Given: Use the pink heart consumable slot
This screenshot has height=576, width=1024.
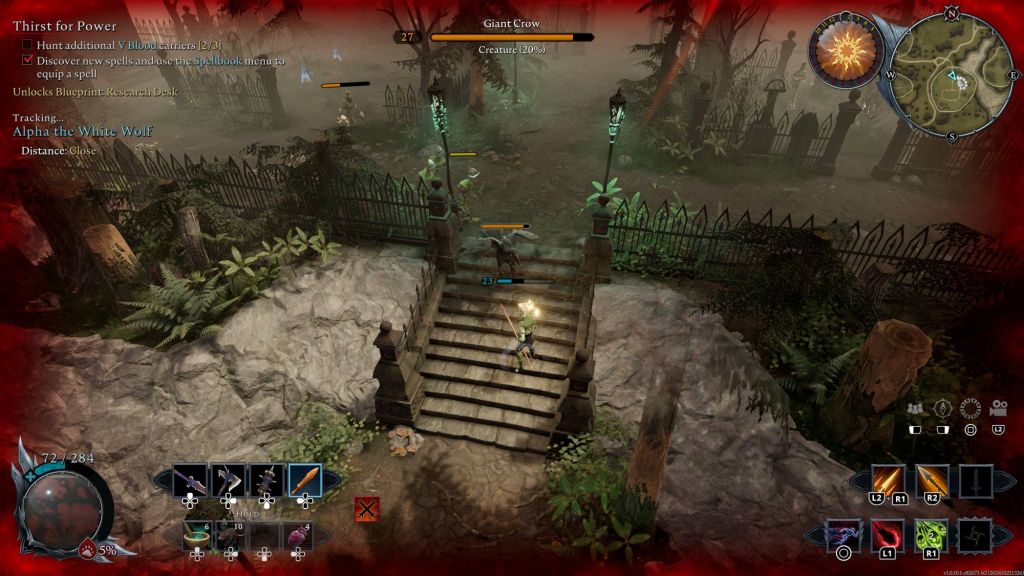Looking at the screenshot, I should (x=299, y=535).
